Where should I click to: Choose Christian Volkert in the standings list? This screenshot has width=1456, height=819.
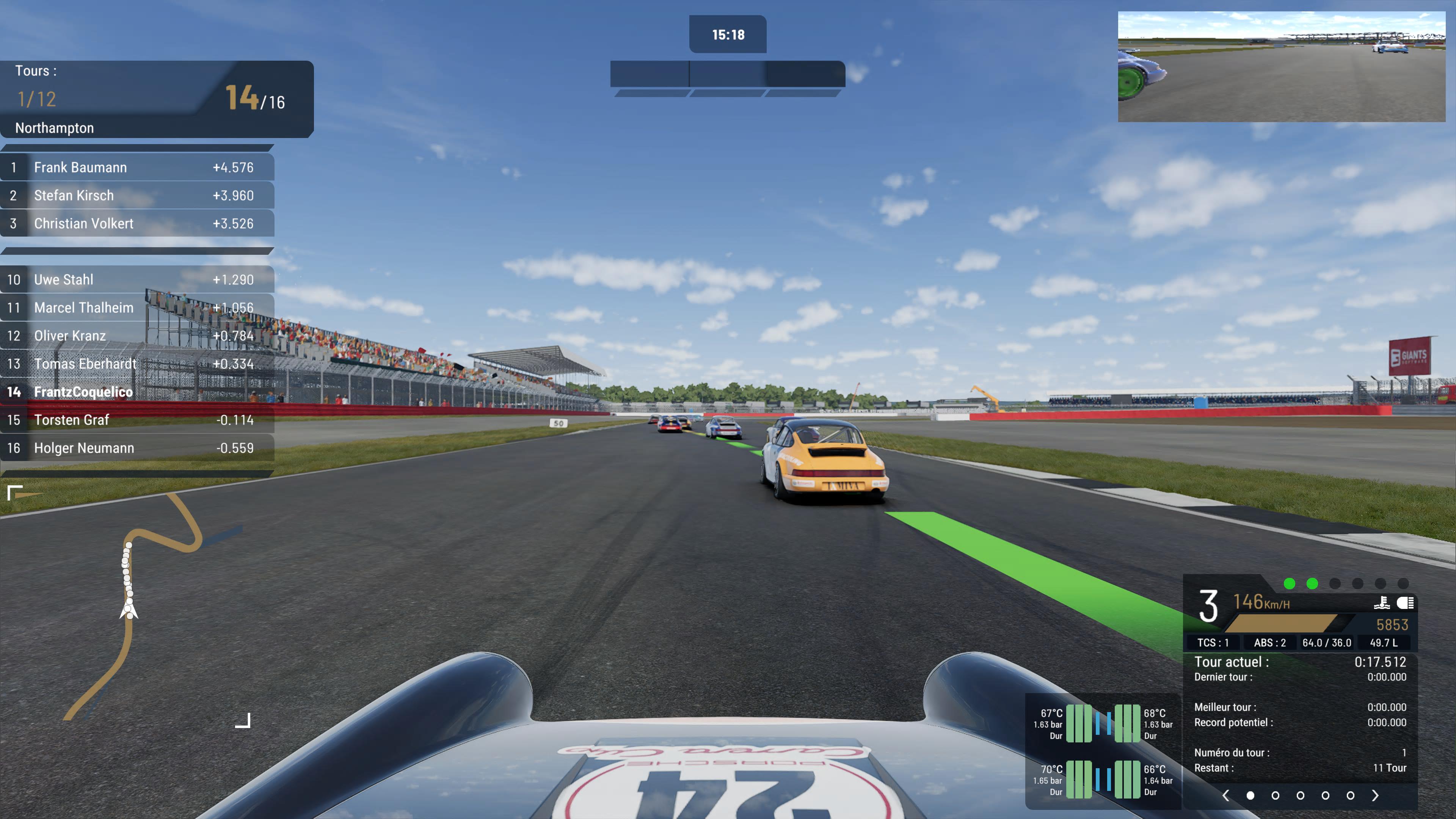pos(137,224)
